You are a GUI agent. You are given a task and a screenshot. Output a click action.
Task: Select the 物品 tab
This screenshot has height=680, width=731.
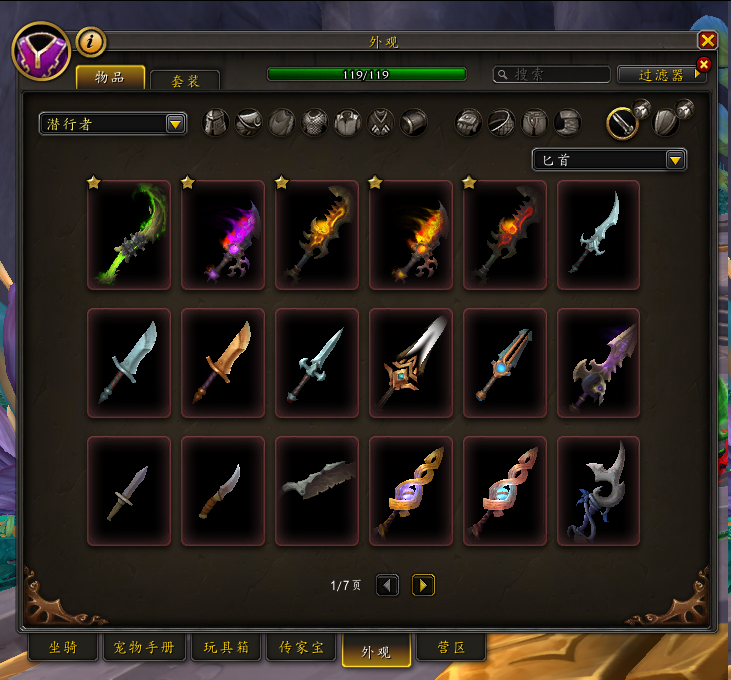[110, 77]
